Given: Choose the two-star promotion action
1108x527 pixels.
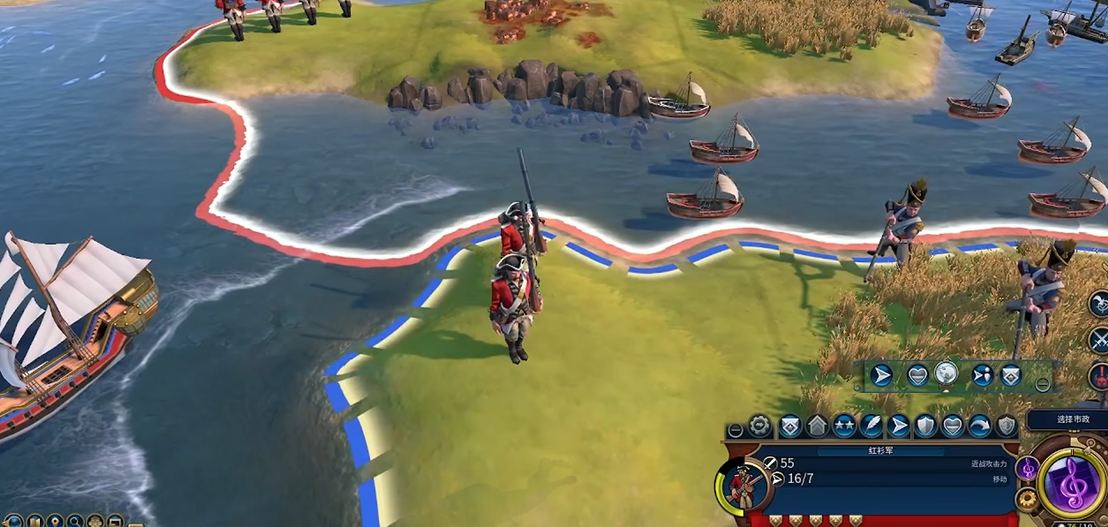Looking at the screenshot, I should pyautogui.click(x=845, y=425).
